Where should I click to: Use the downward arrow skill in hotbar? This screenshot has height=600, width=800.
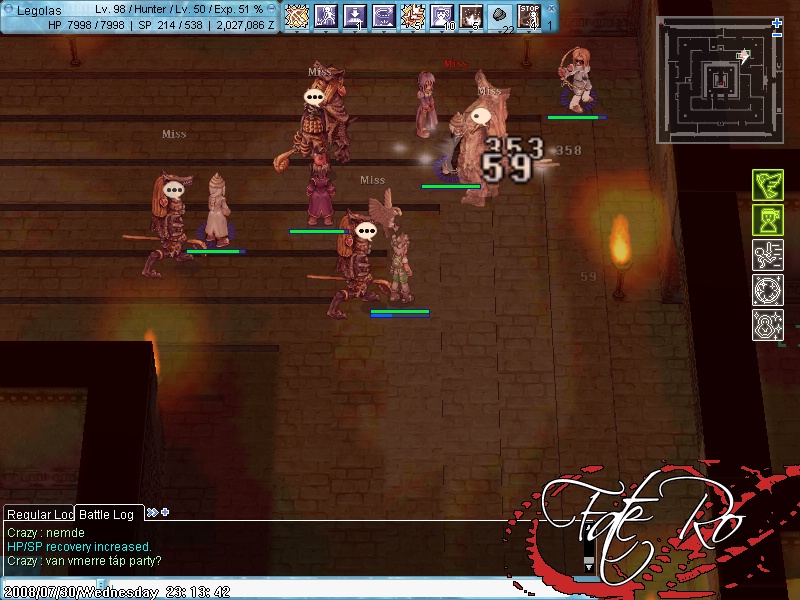(356, 16)
